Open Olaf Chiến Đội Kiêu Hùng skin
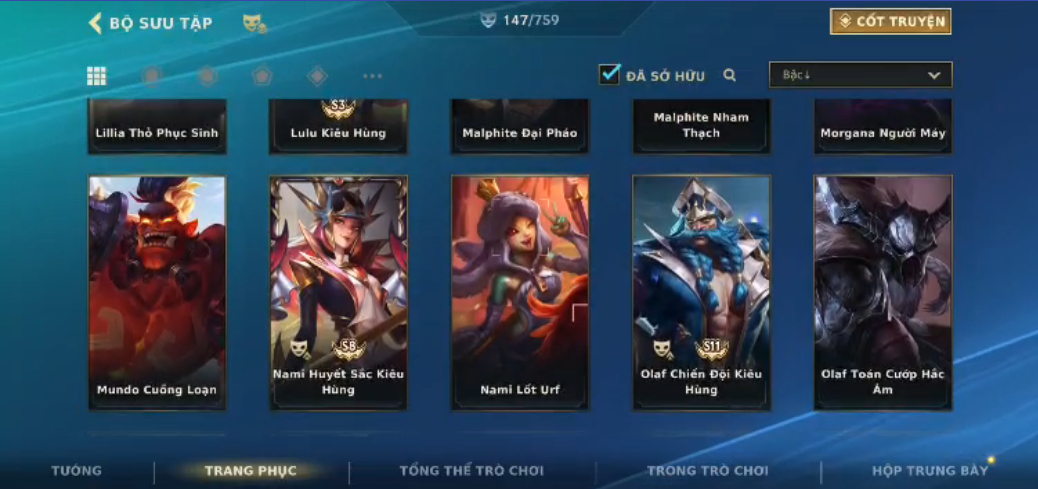The width and height of the screenshot is (1038, 489). pos(701,292)
